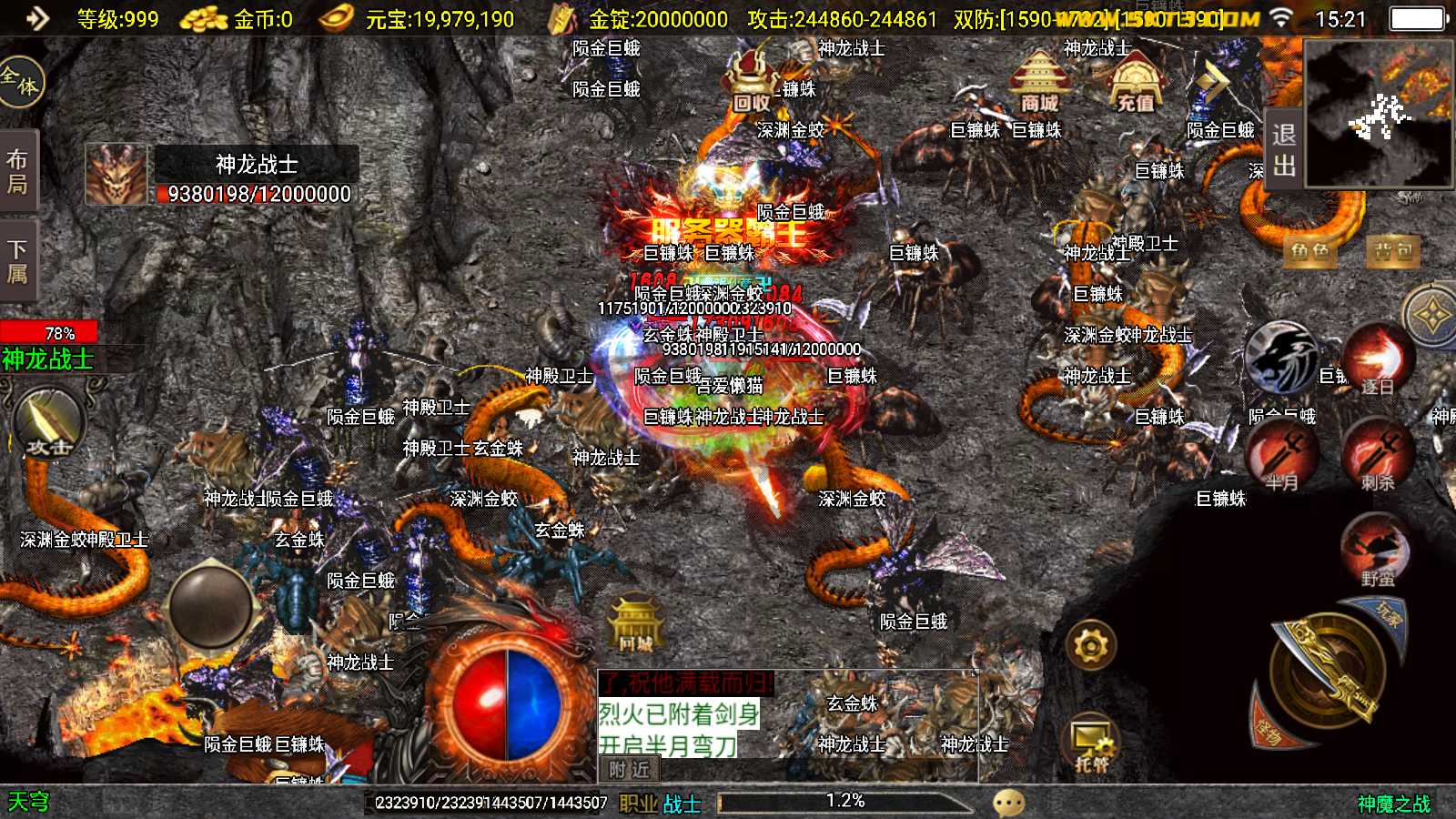Open the 回收 recycle menu
Screen dimensions: 1456x819
coord(752,82)
